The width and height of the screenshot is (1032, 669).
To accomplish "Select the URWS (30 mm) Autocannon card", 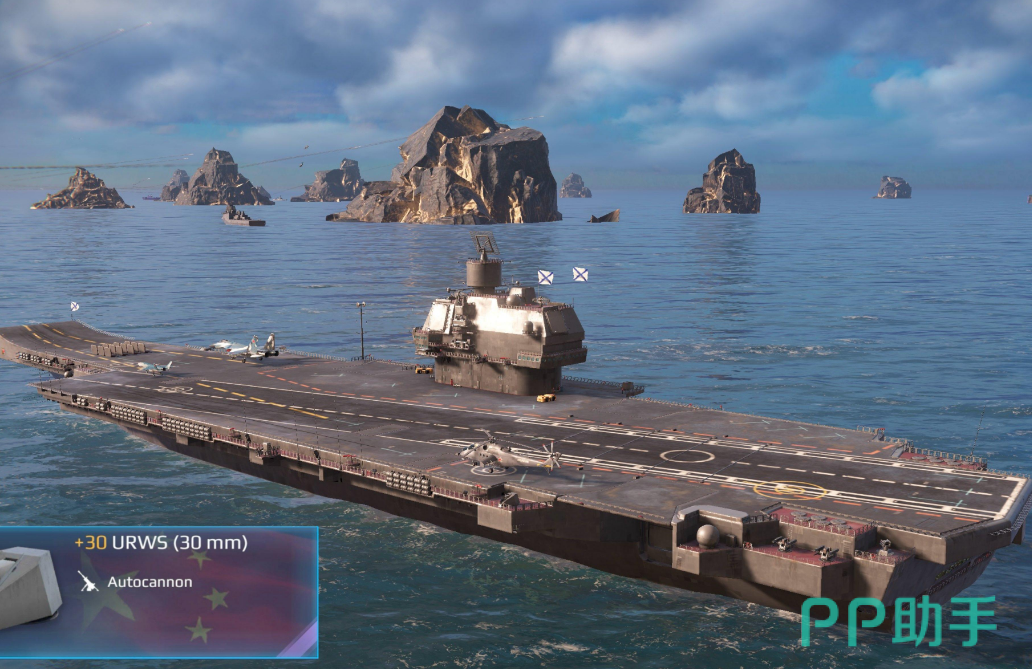I will [x=158, y=591].
